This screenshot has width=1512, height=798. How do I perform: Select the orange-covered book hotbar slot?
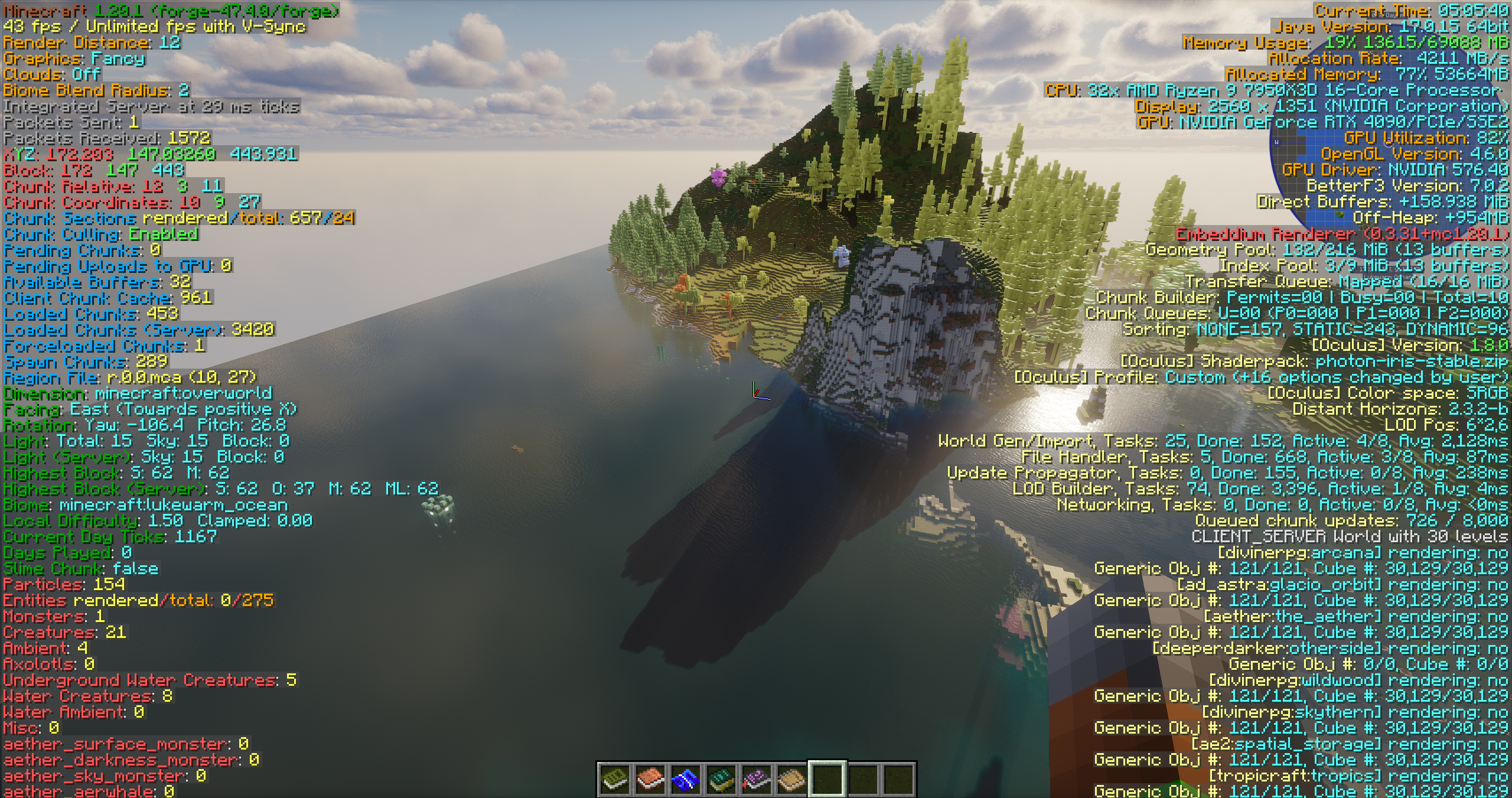(x=650, y=779)
